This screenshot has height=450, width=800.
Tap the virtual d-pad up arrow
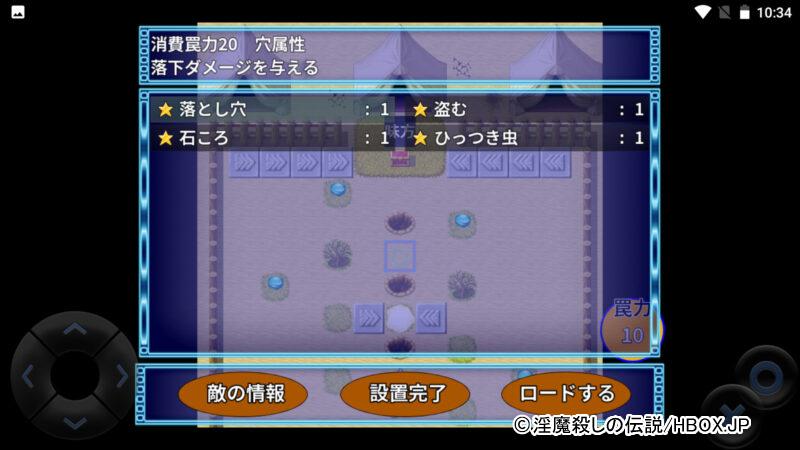(x=74, y=329)
